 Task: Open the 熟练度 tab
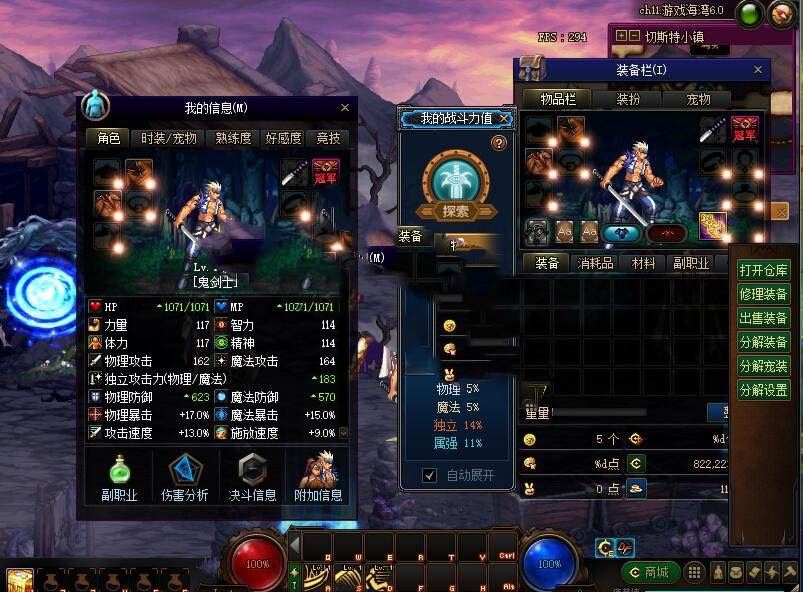(x=232, y=138)
